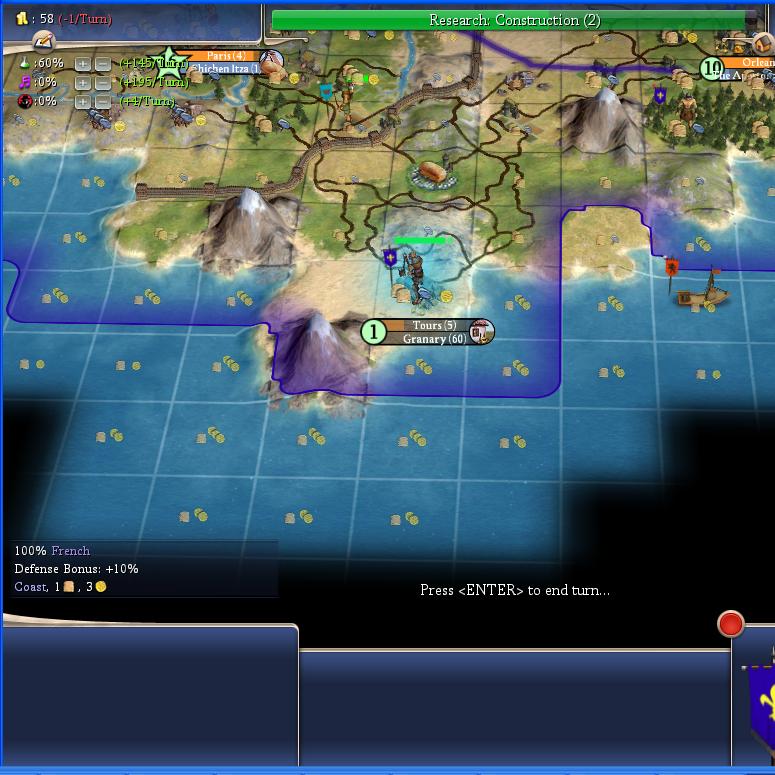Decrease the science rate with its minus button
Viewport: 775px width, 775px height.
click(102, 63)
